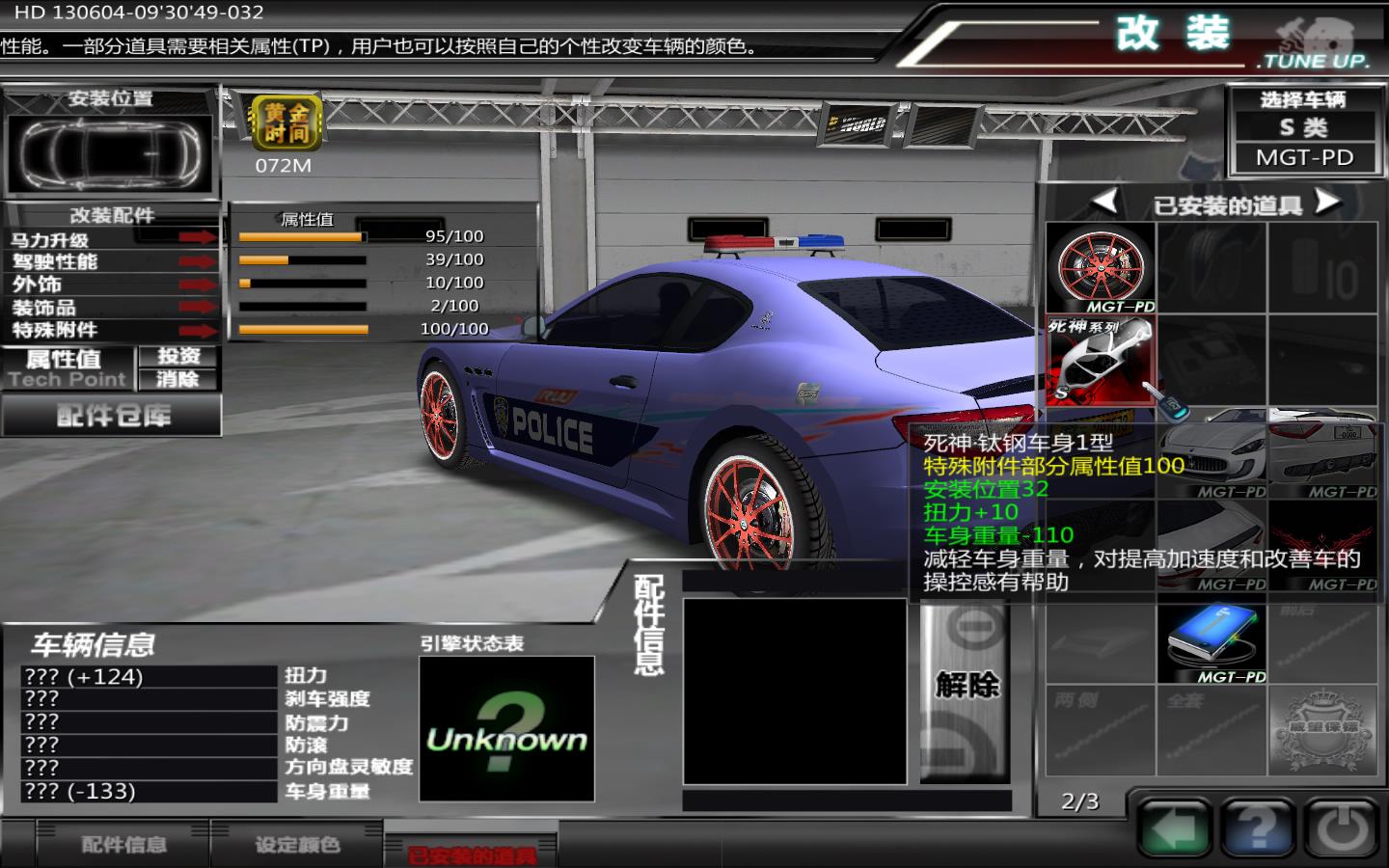
Task: Select the 驾驶性能 driving performance category
Action: [x=111, y=261]
